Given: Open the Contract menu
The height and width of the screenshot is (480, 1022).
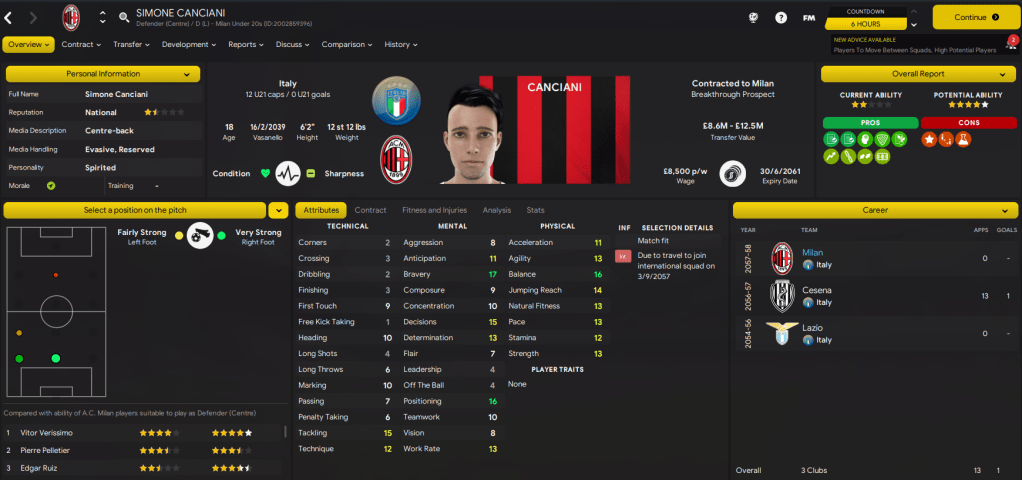Looking at the screenshot, I should [x=82, y=44].
